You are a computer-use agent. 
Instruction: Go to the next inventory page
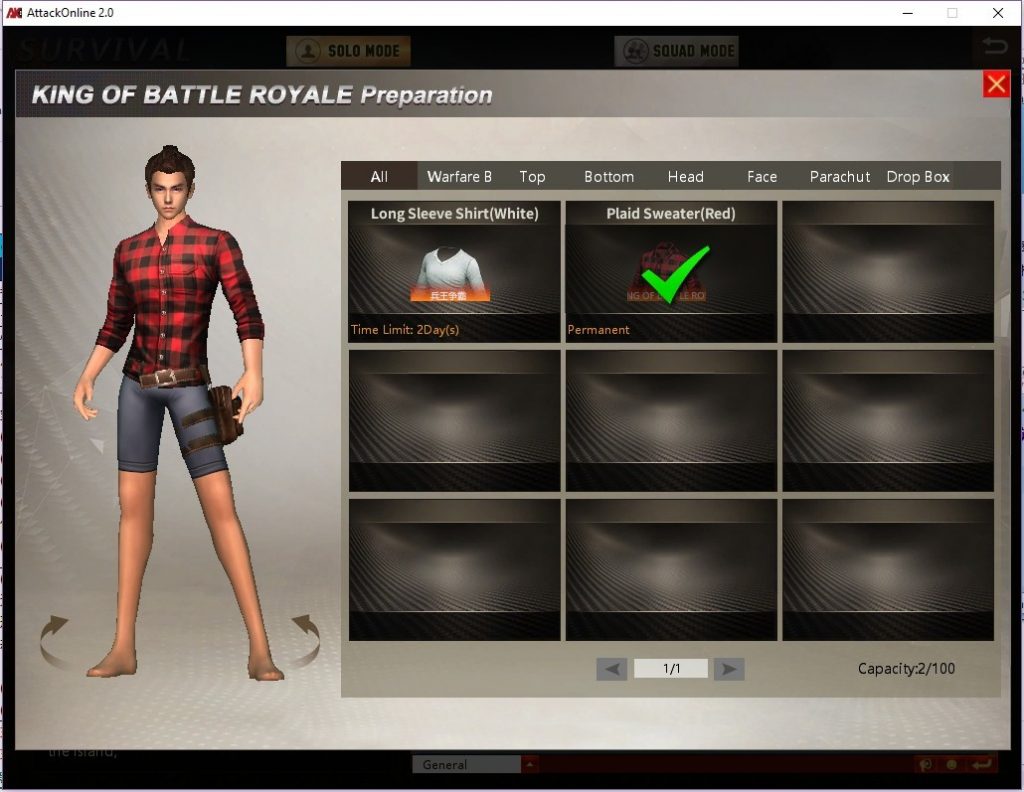point(729,669)
